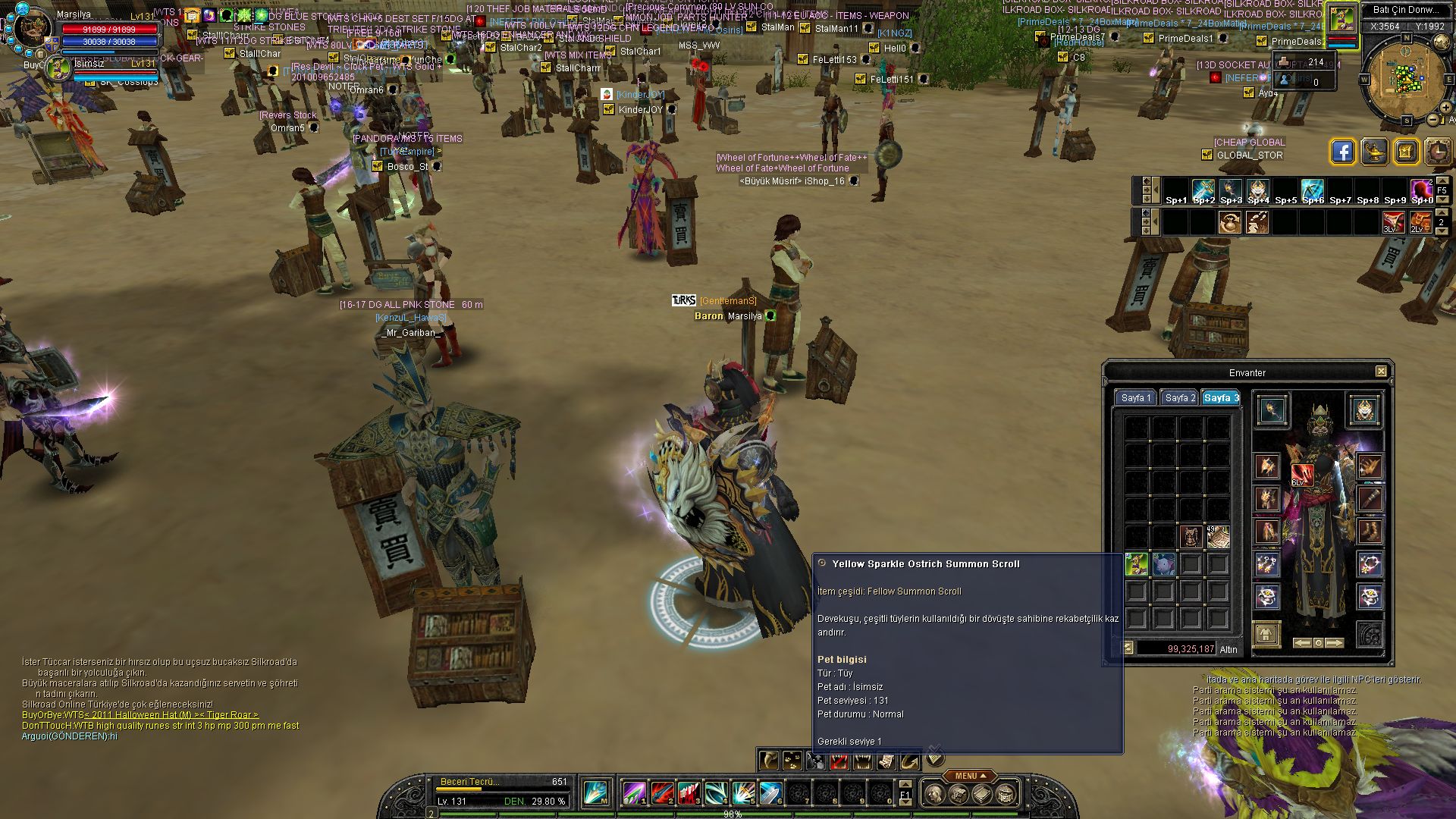Open the book icon in the menu bar
This screenshot has width=1456, height=819.
point(981,794)
